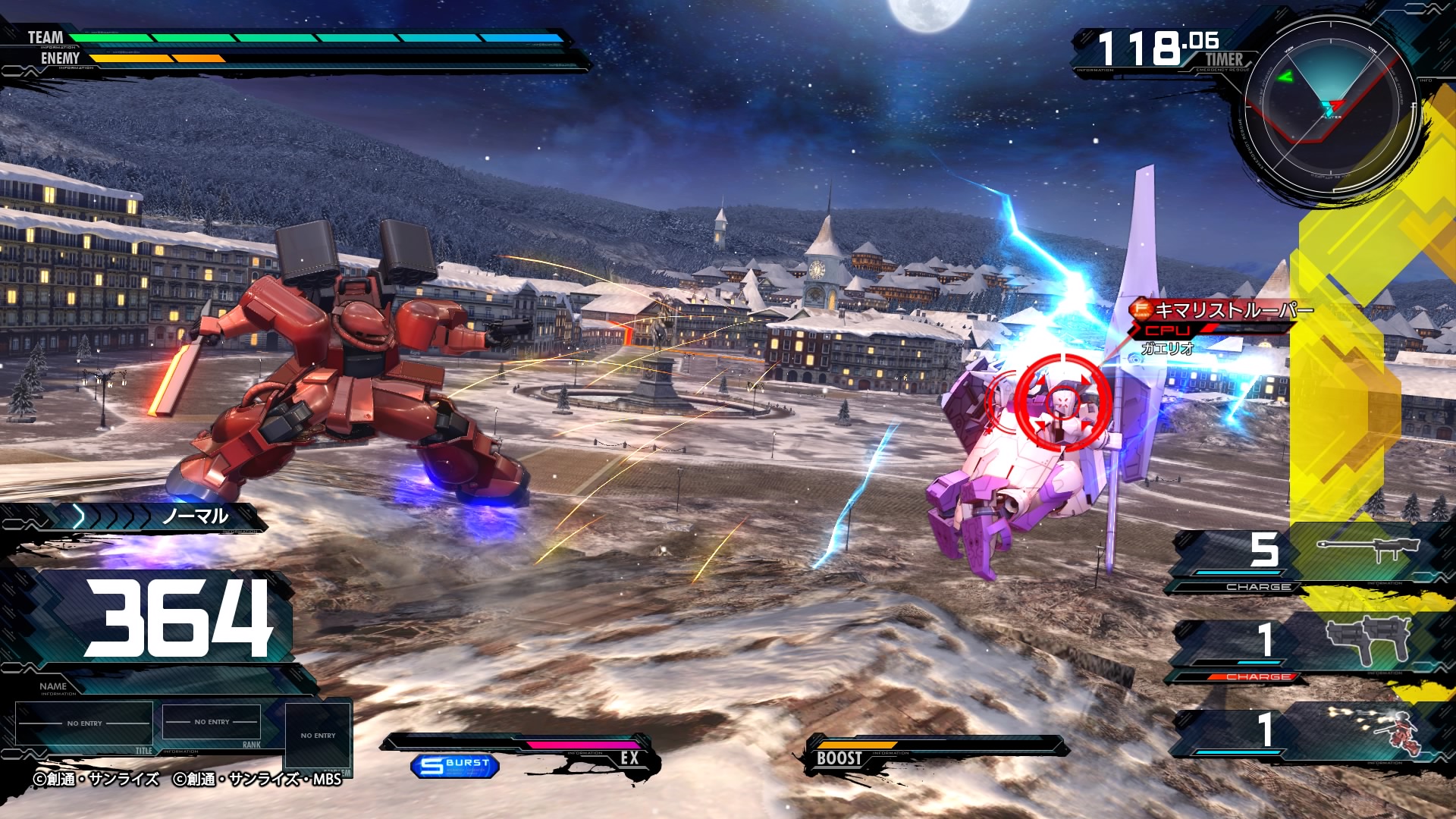Click the S Burst badge
This screenshot has height=819, width=1456.
(455, 765)
